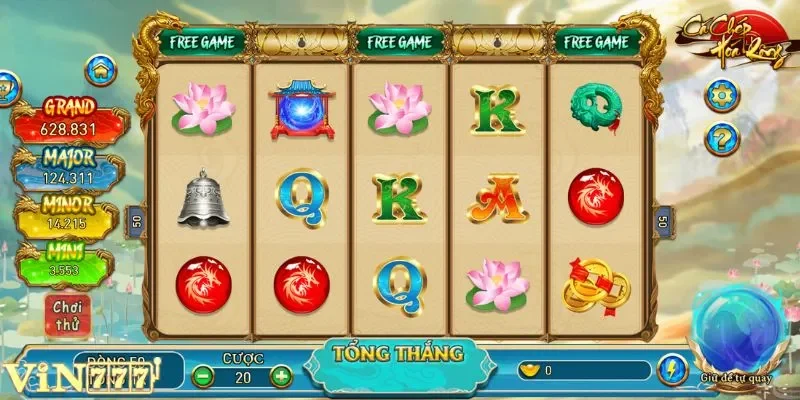Show the question mark help page

click(x=721, y=138)
